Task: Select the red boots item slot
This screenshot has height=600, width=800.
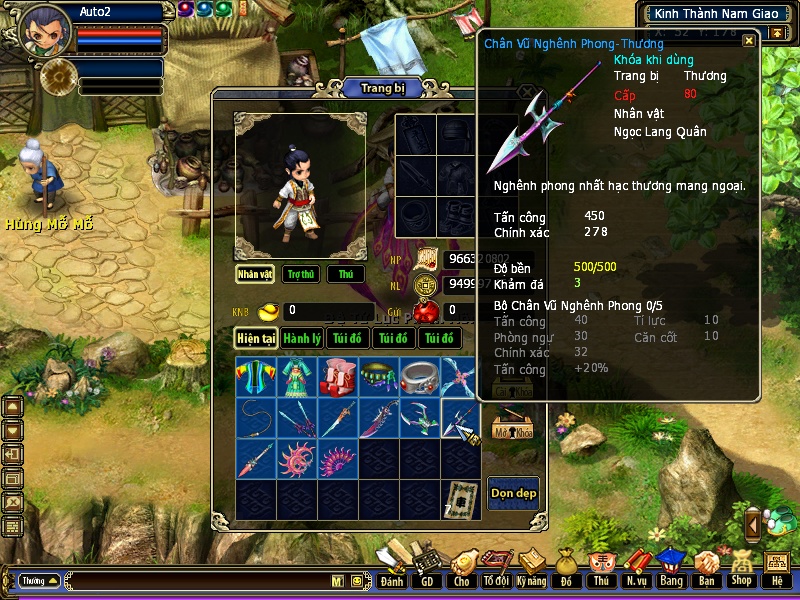Action: pyautogui.click(x=338, y=377)
